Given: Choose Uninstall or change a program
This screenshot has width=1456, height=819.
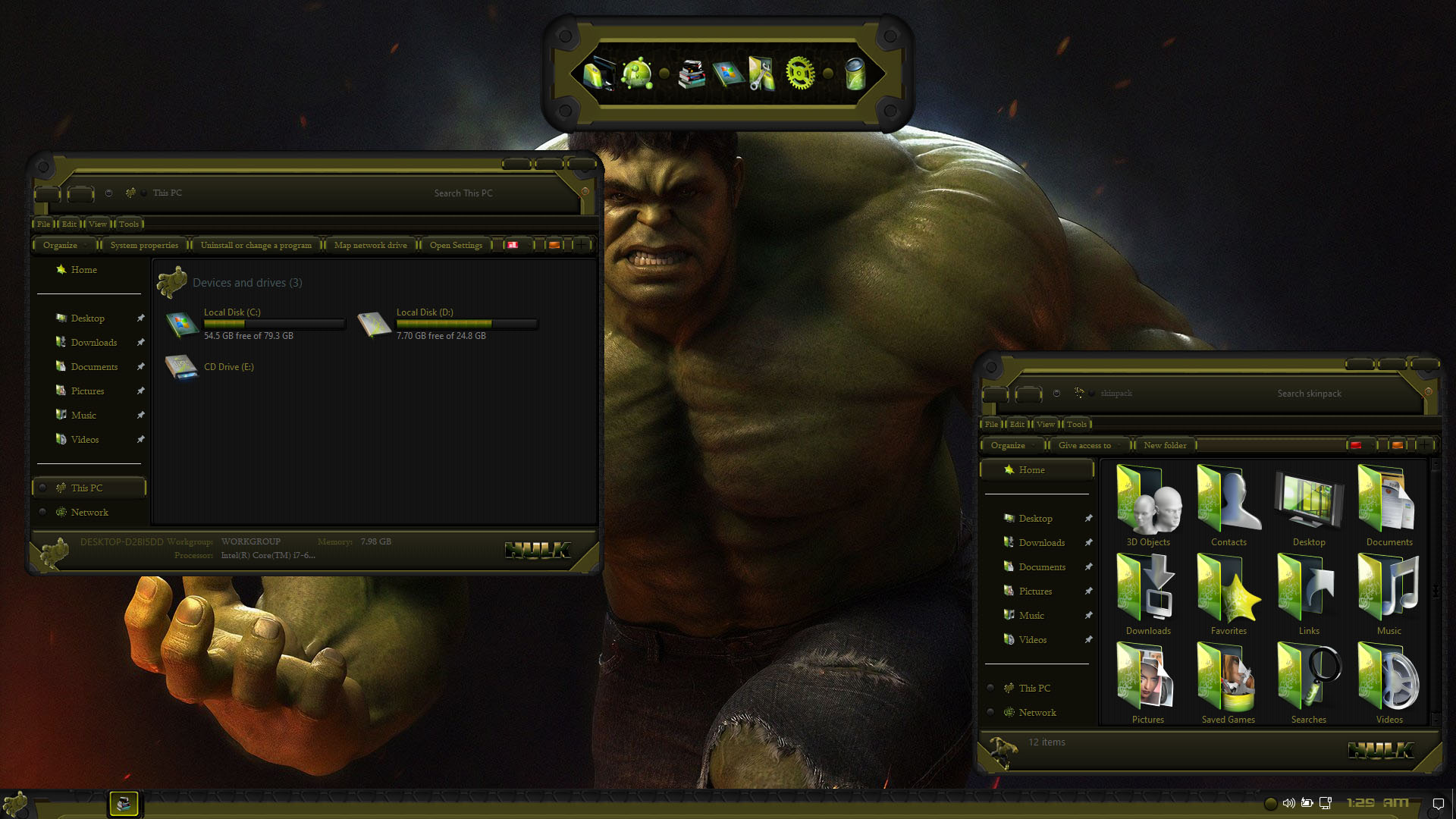Looking at the screenshot, I should [256, 245].
